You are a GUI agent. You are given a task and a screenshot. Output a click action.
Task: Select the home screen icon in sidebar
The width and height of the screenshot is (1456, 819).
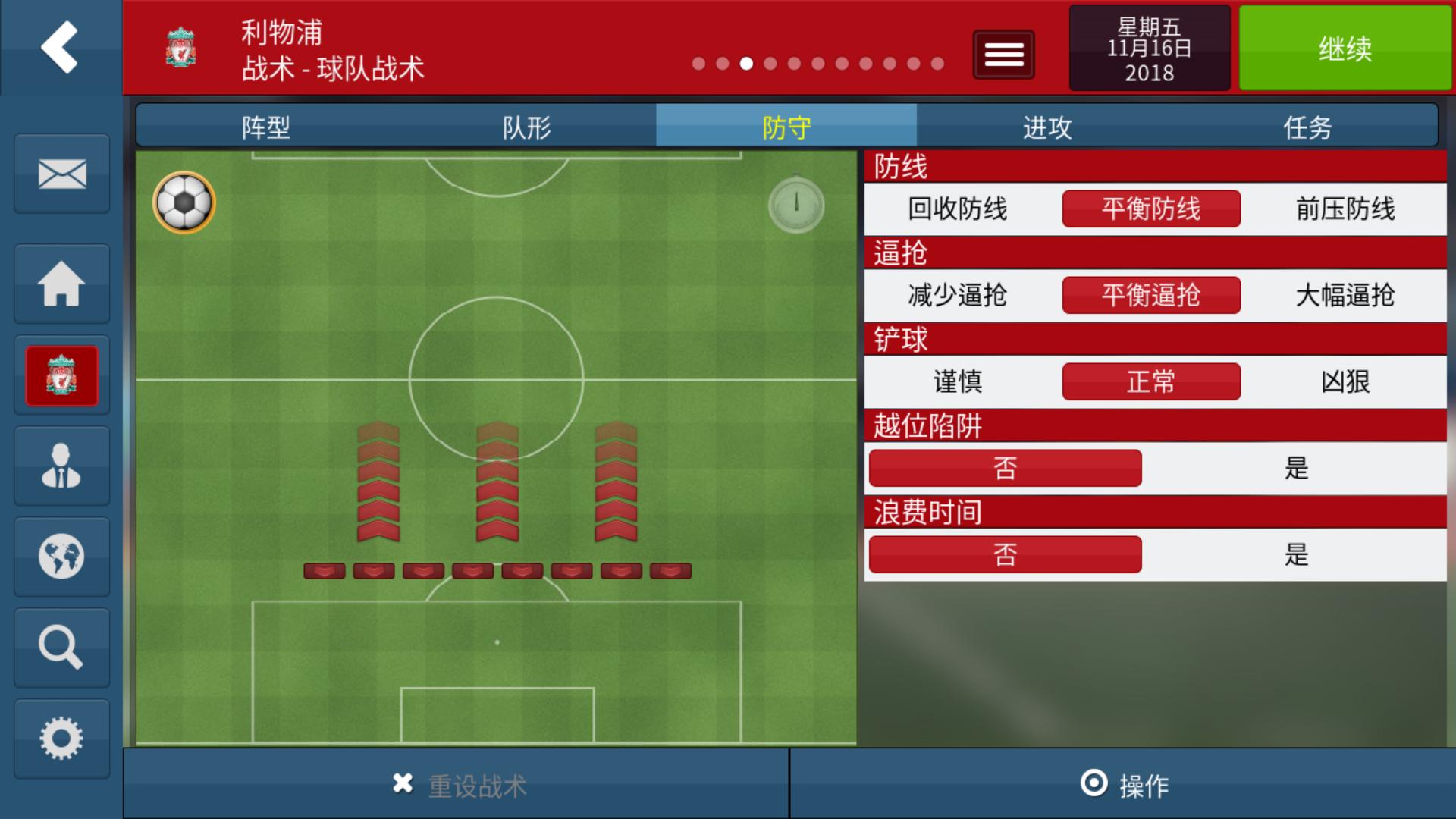pos(61,284)
